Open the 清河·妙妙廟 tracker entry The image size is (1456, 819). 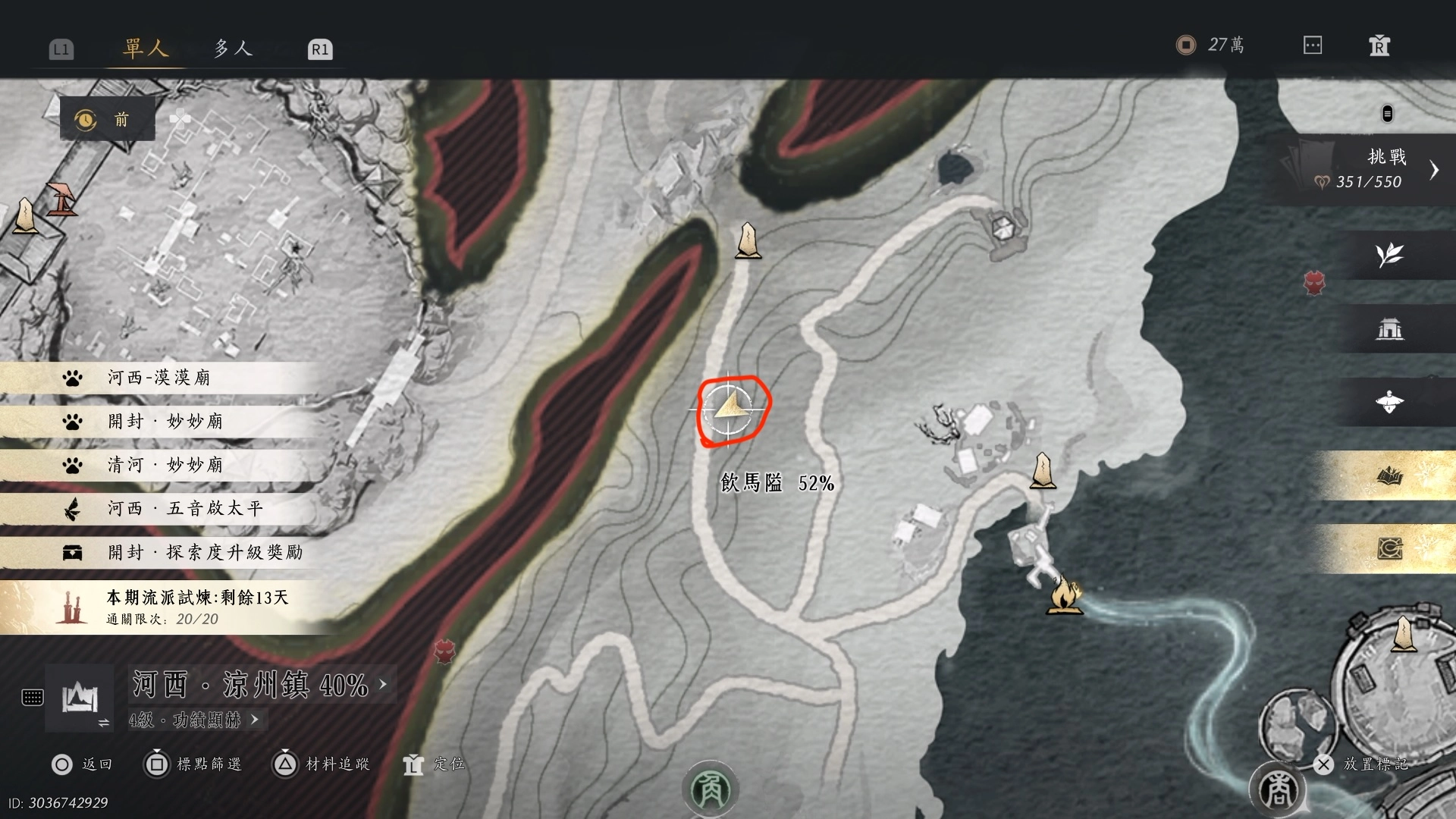click(x=165, y=465)
